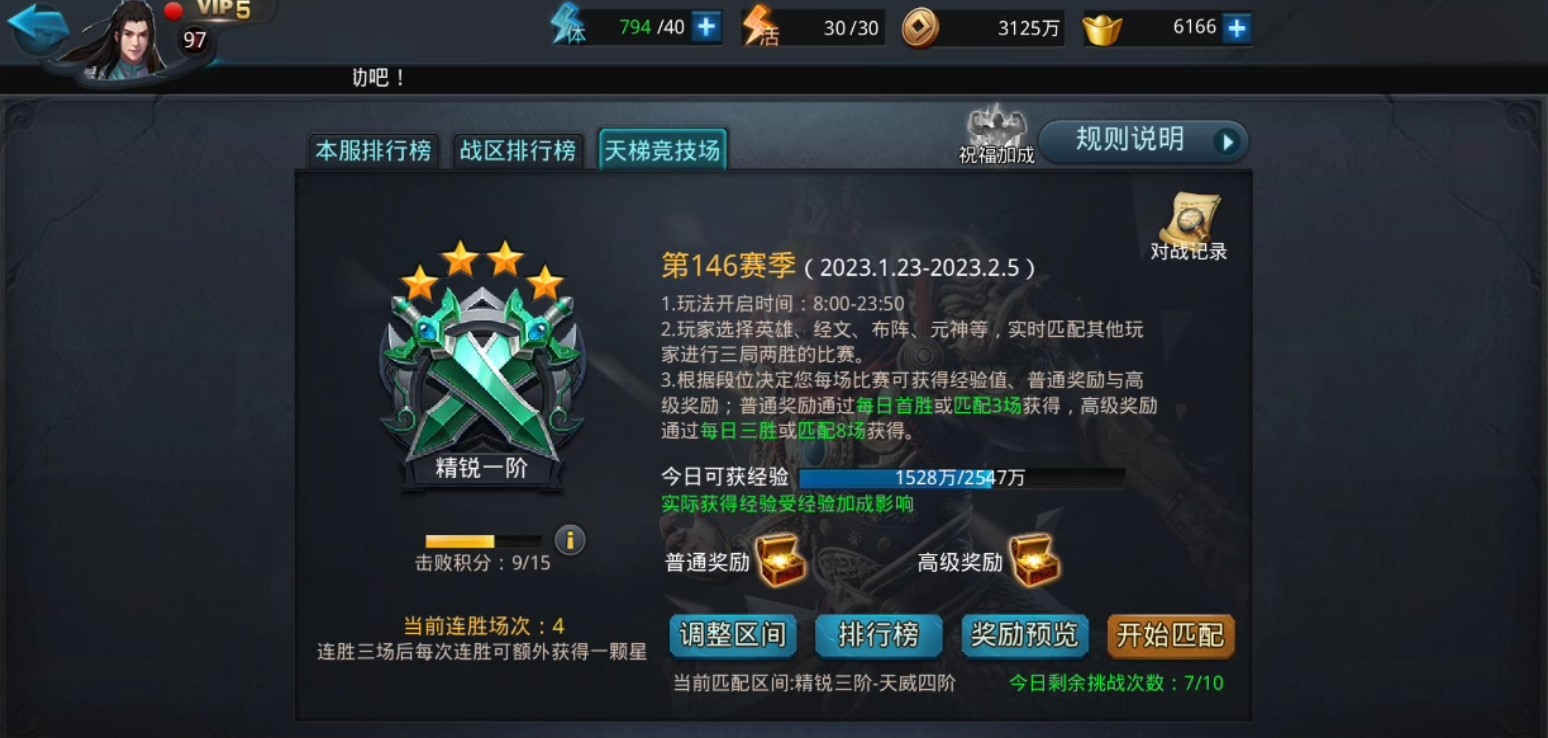This screenshot has width=1548, height=738.
Task: Switch to the 战区排行榜 tab
Action: click(517, 150)
